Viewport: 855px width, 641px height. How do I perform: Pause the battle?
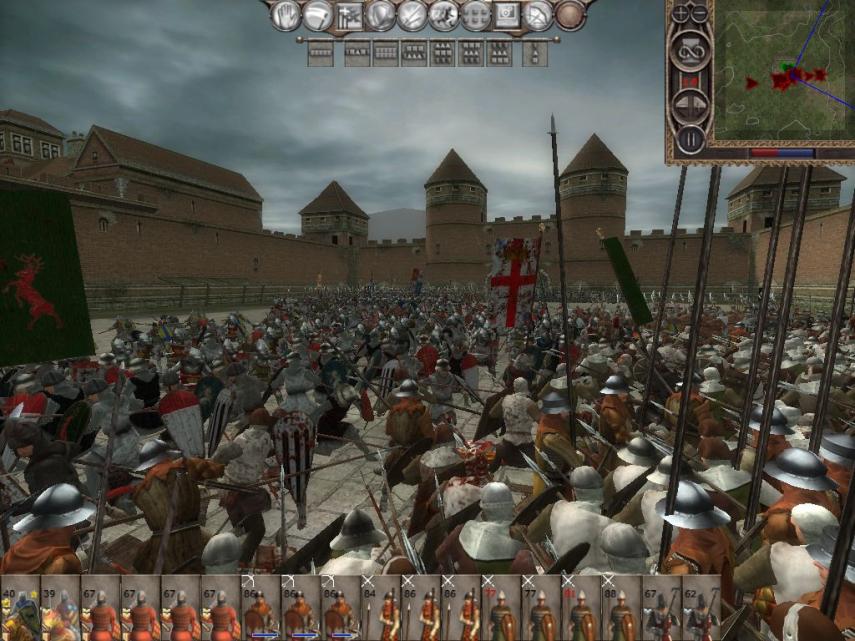pyautogui.click(x=690, y=138)
